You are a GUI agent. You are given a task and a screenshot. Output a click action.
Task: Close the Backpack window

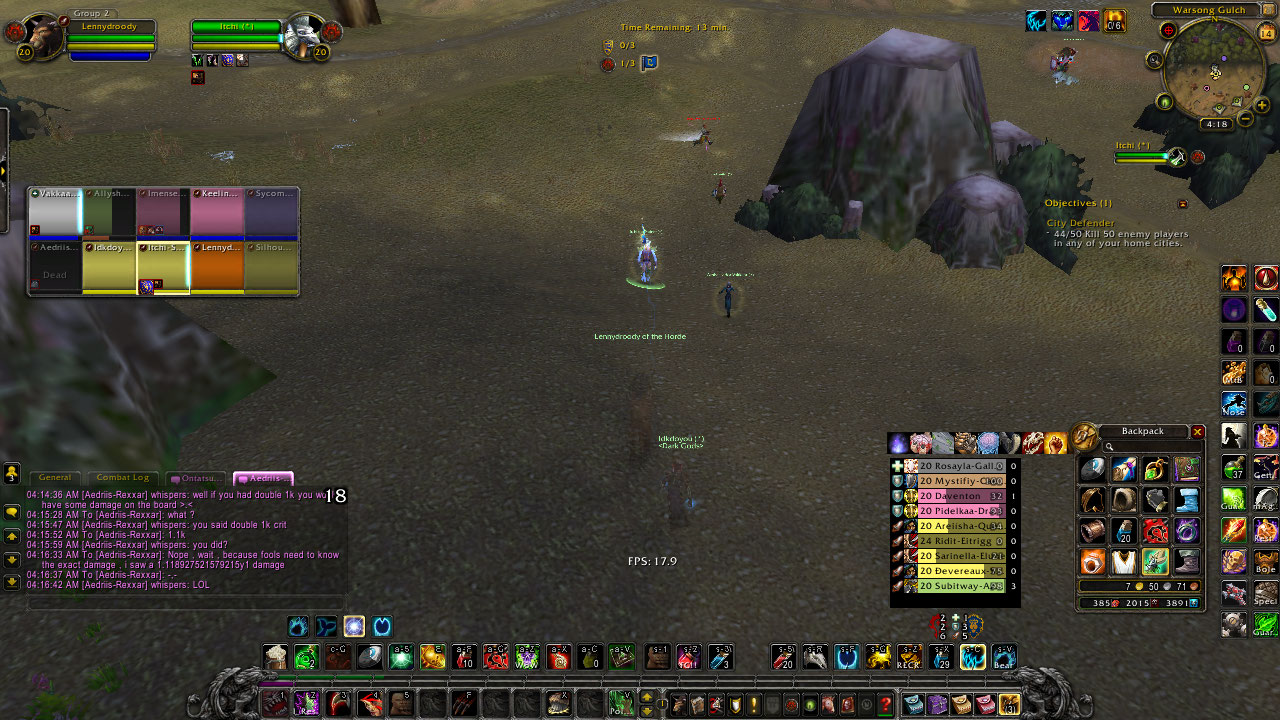(1197, 432)
